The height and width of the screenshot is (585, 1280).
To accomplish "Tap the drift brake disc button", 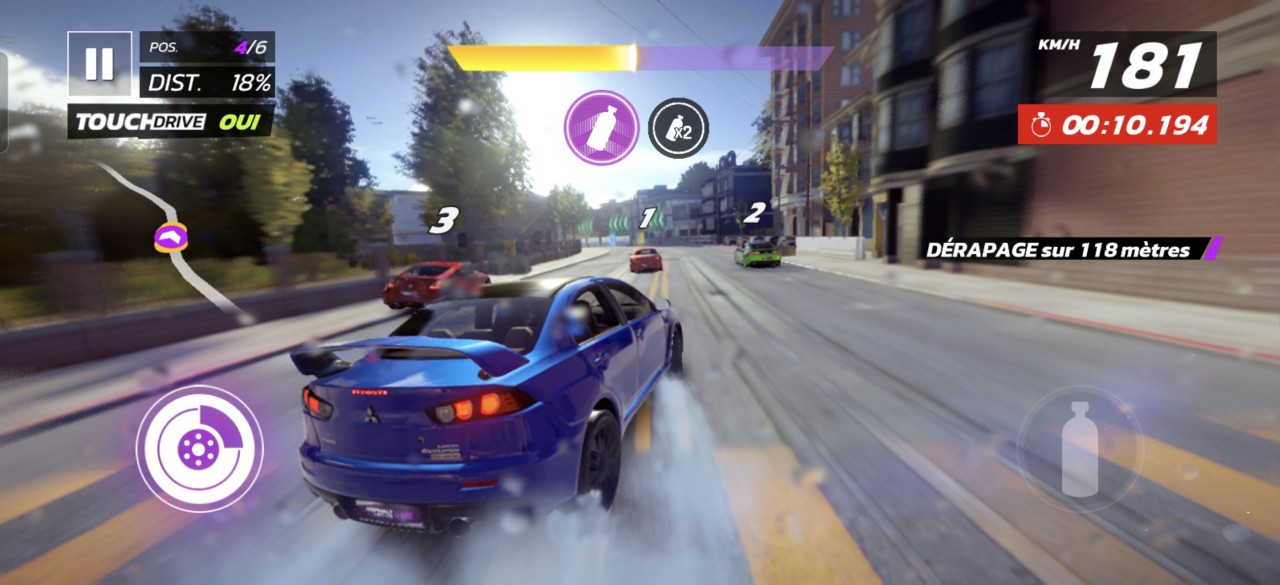I will (199, 449).
